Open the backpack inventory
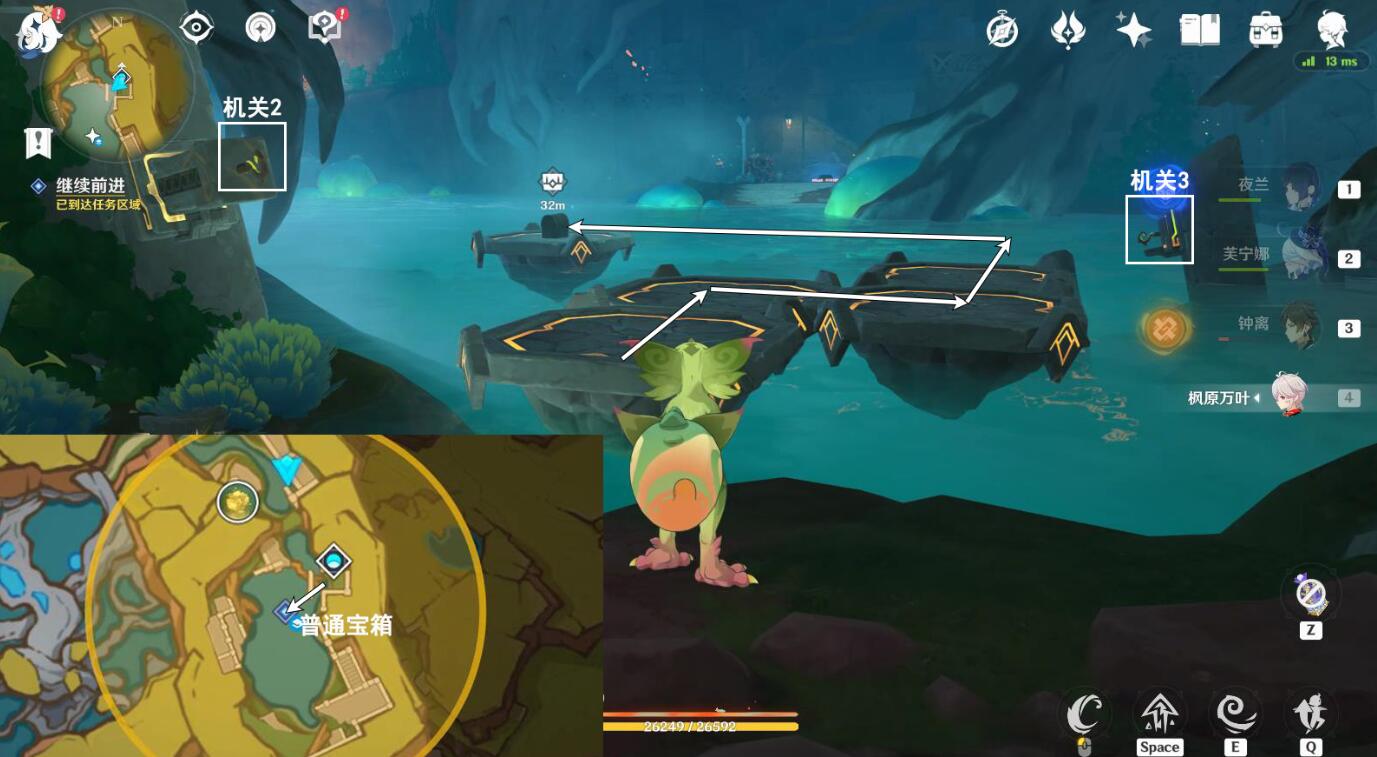This screenshot has height=757, width=1377. point(1266,30)
